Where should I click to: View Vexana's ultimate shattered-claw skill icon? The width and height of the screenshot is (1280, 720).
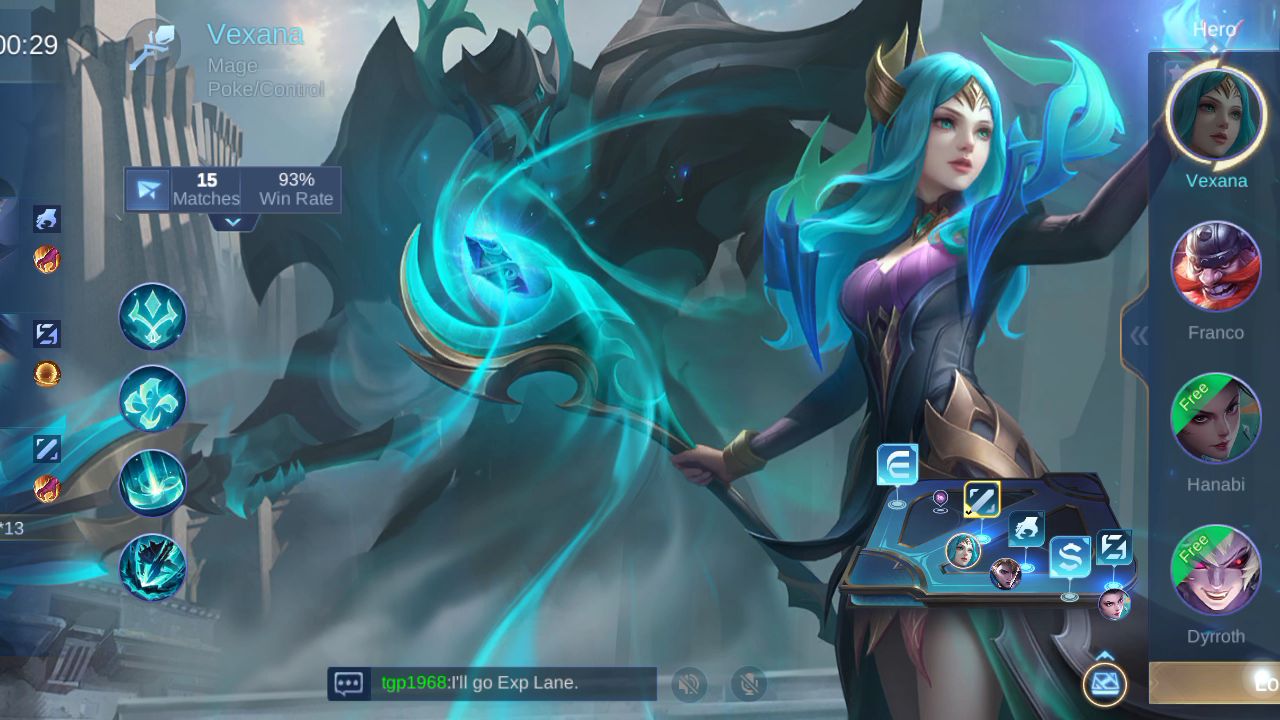[x=153, y=567]
